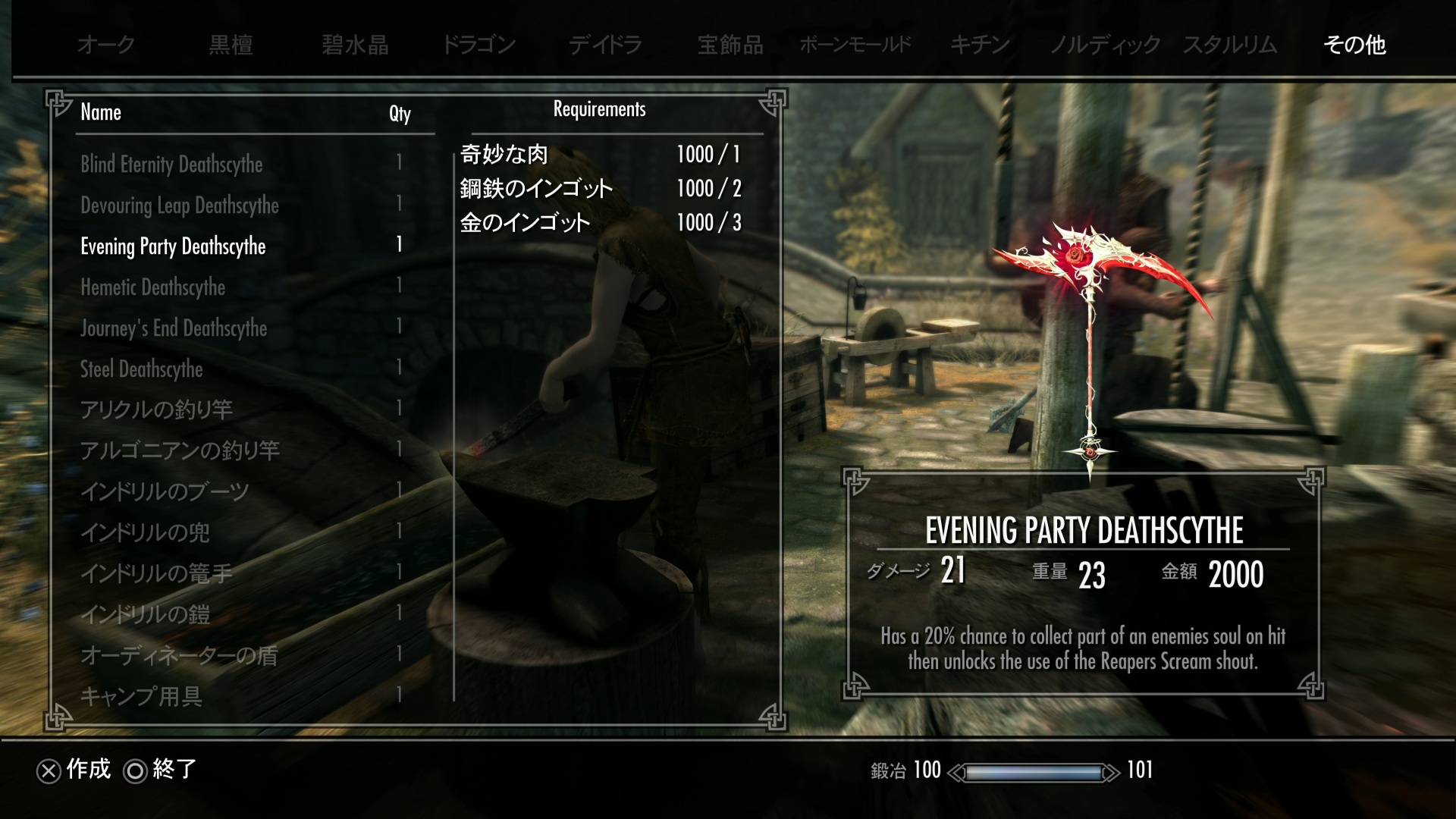
Task: Select Journey's End Deathscythe row
Action: (174, 328)
